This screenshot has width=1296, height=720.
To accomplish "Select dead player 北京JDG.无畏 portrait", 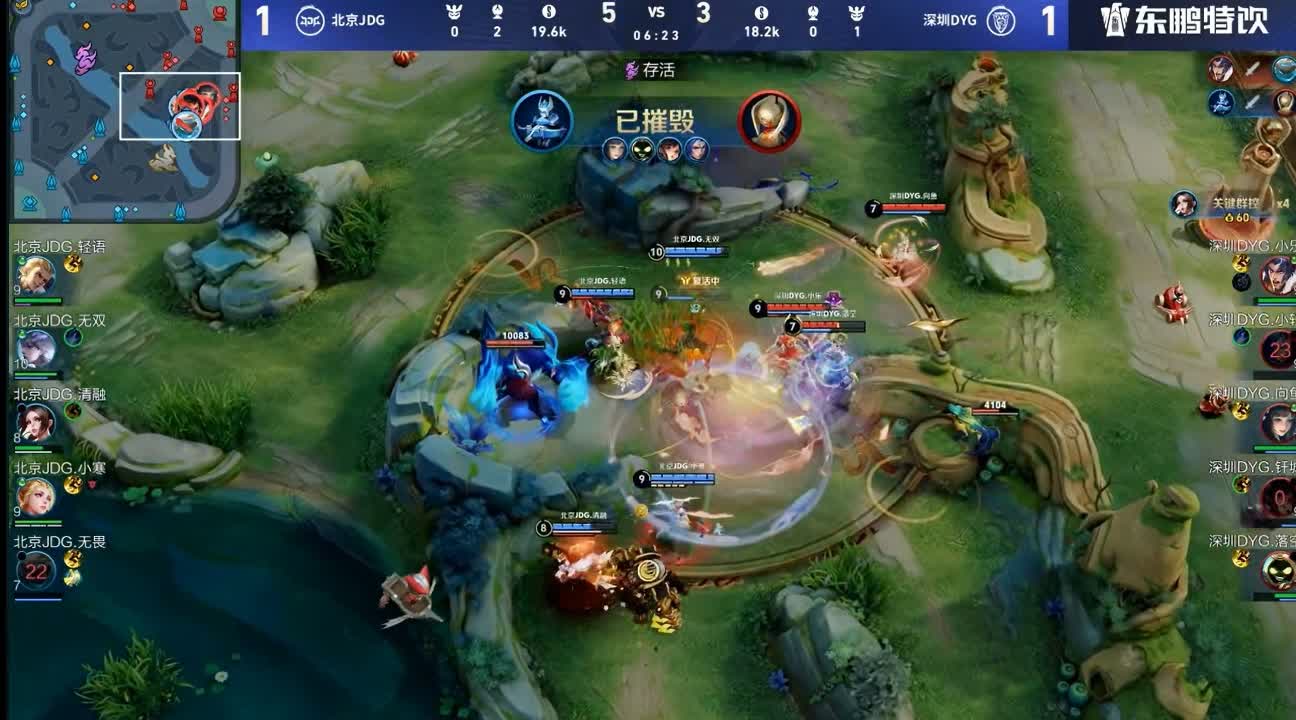I will (x=36, y=571).
